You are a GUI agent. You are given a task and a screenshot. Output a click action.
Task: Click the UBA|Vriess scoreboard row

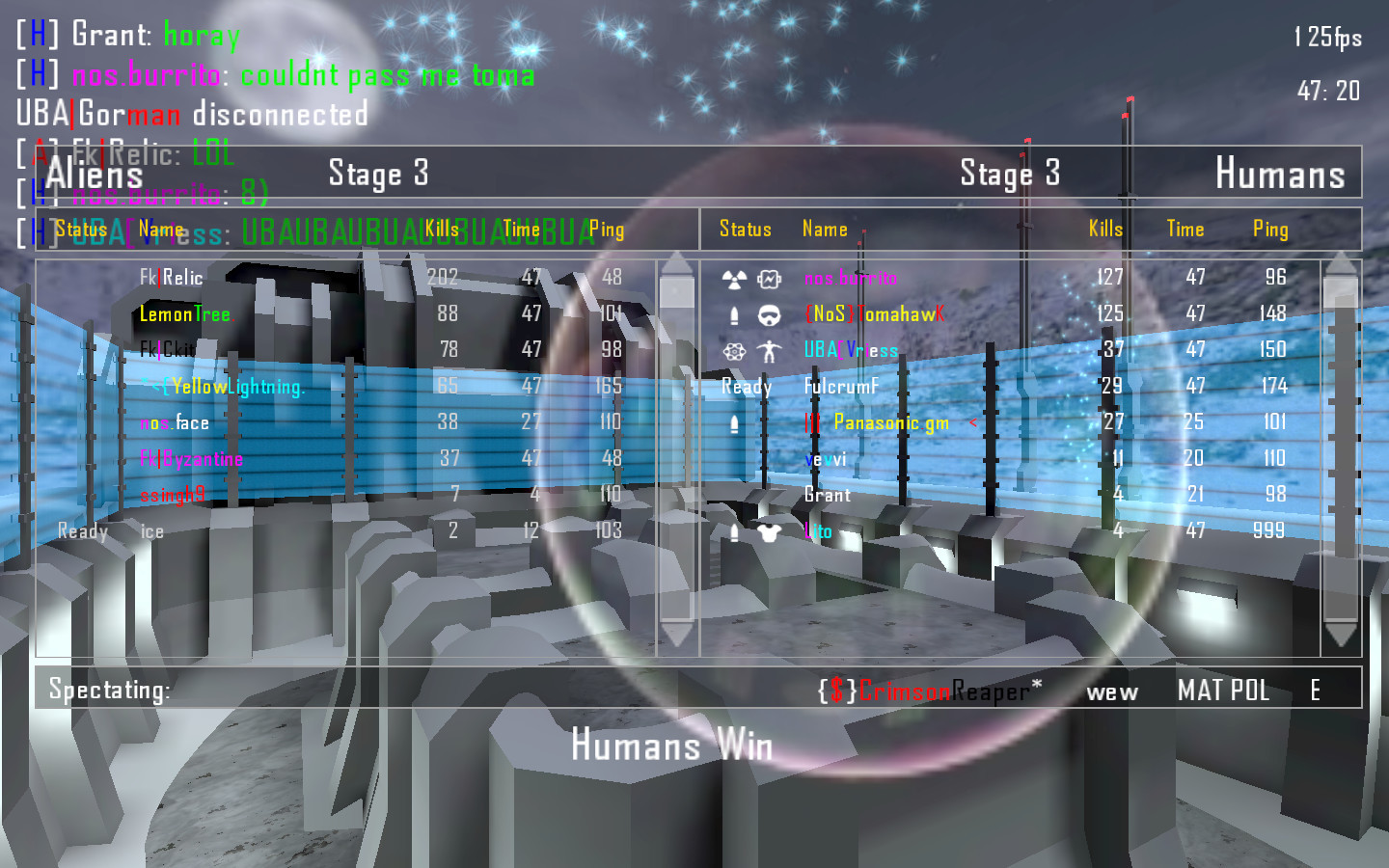click(851, 350)
